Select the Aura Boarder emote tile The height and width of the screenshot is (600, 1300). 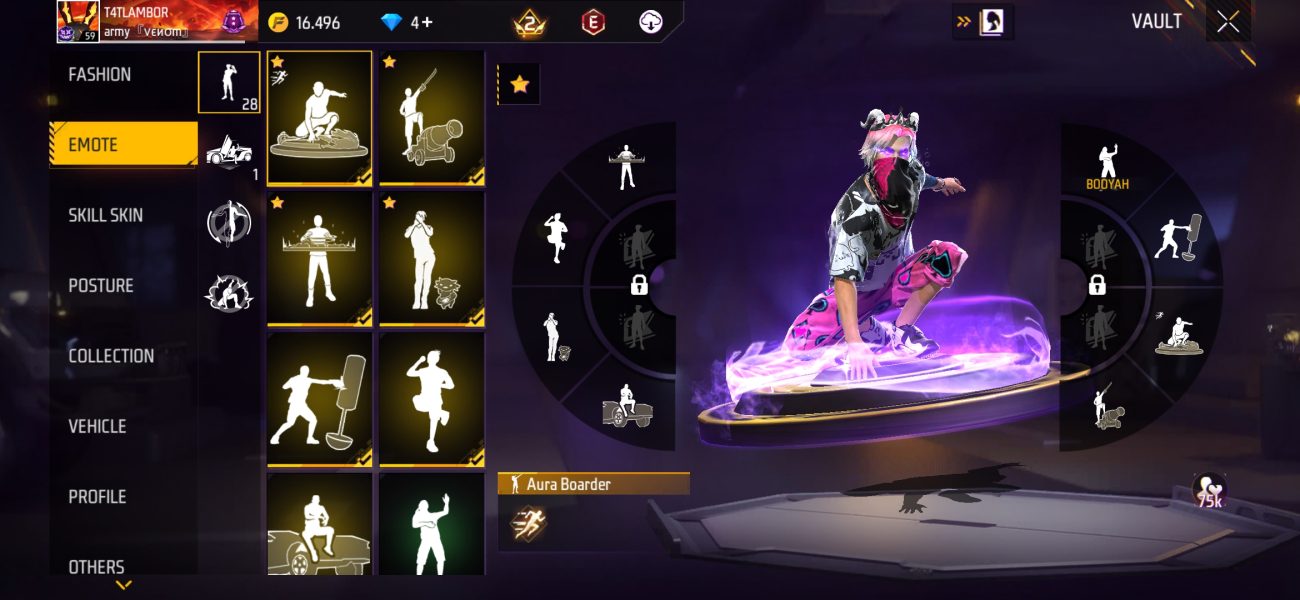320,118
